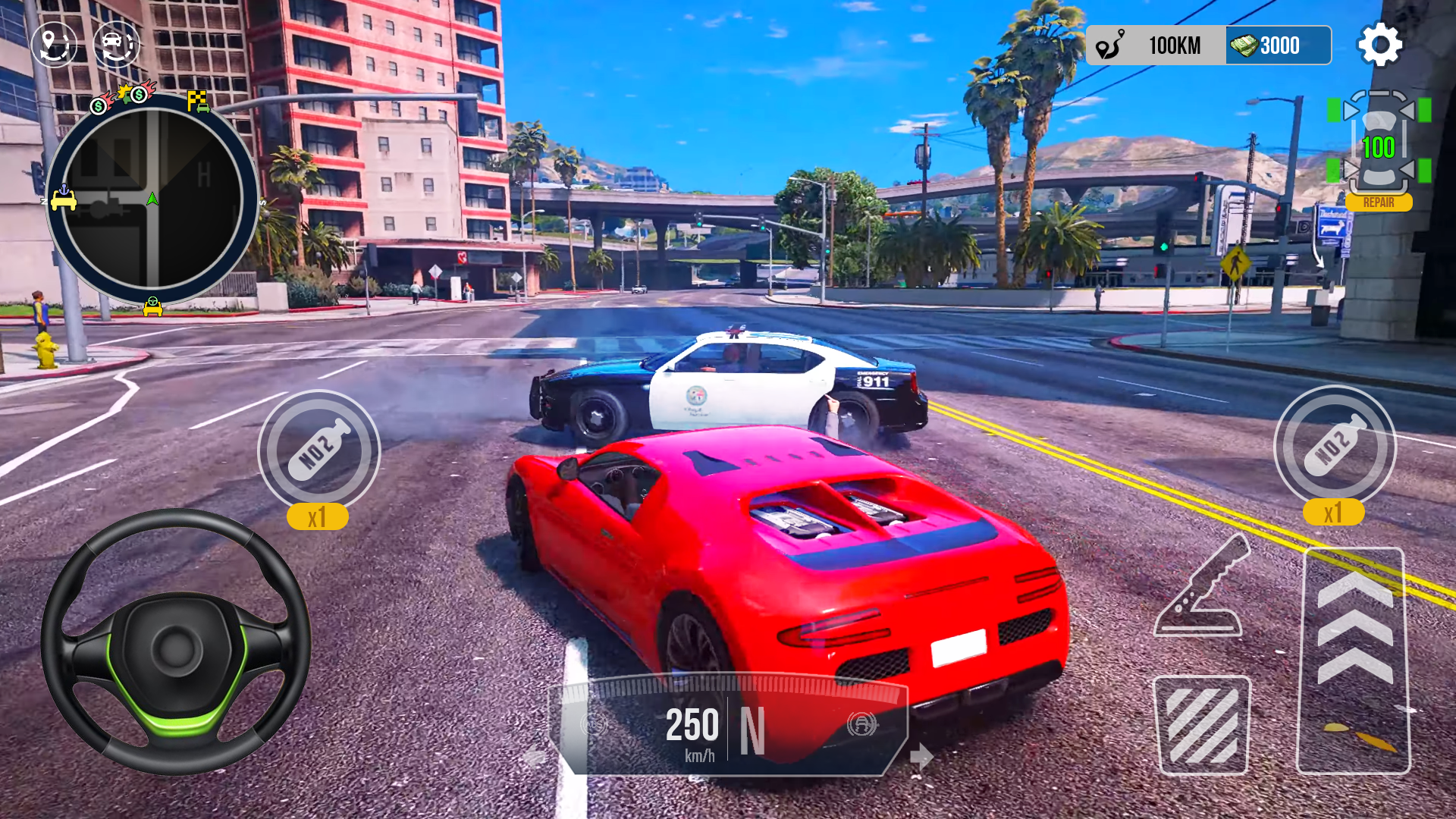The height and width of the screenshot is (819, 1456).
Task: Switch on the left turn signal arrow
Action: (x=535, y=756)
